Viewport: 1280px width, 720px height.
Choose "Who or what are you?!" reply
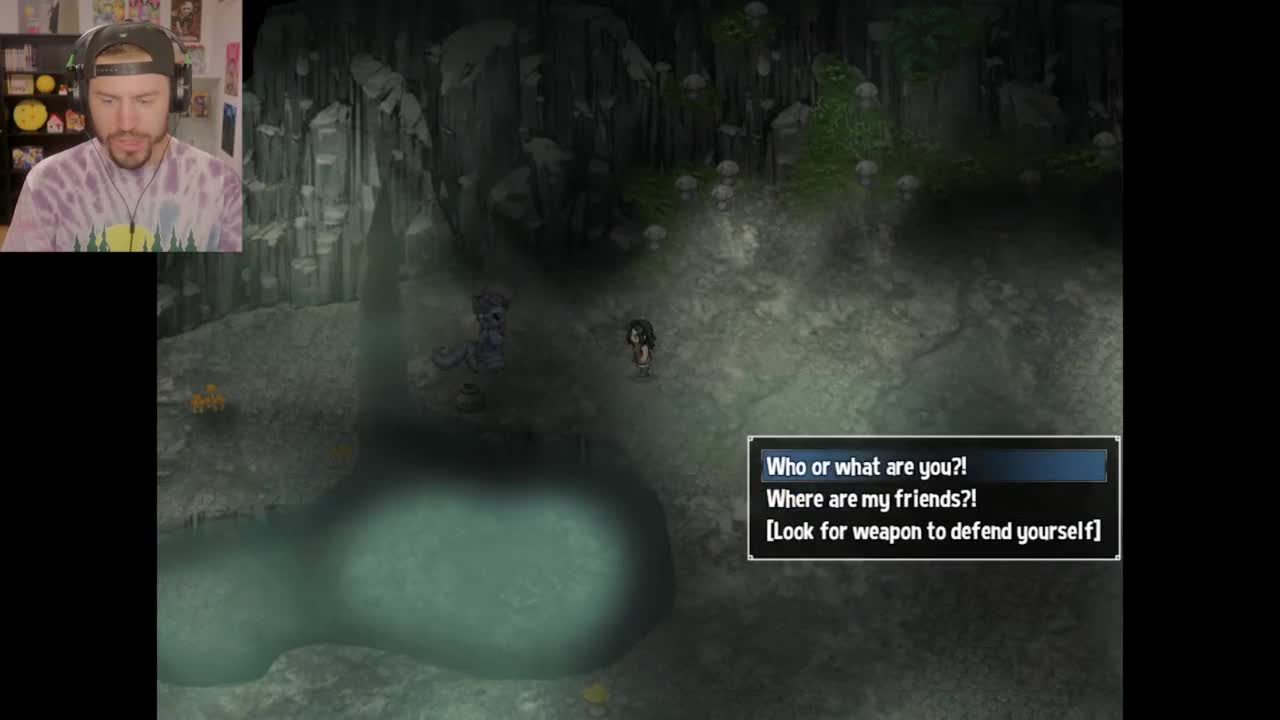coord(866,467)
